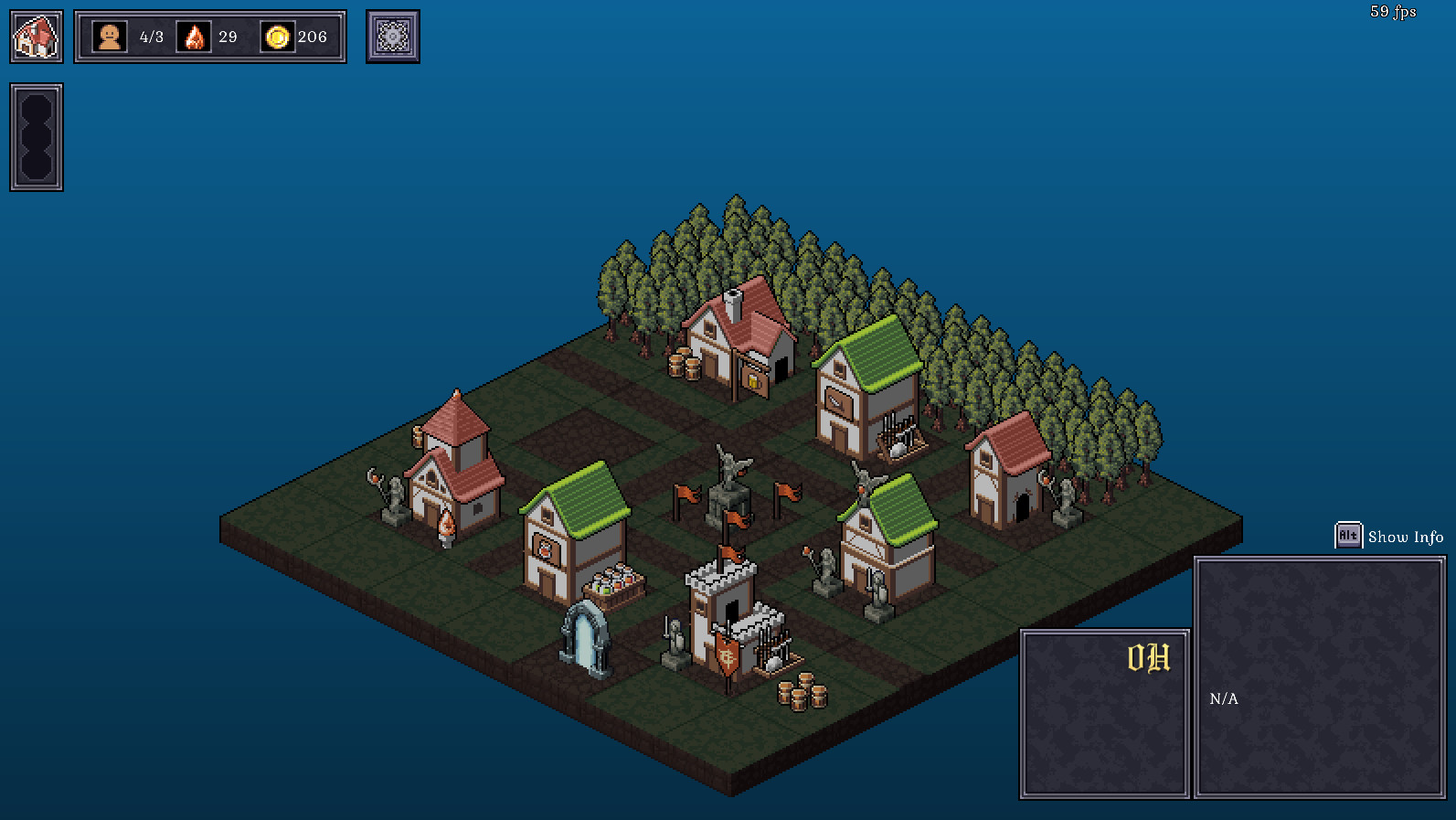Click the villager population icon showing 4/3
This screenshot has height=820, width=1456.
click(110, 37)
